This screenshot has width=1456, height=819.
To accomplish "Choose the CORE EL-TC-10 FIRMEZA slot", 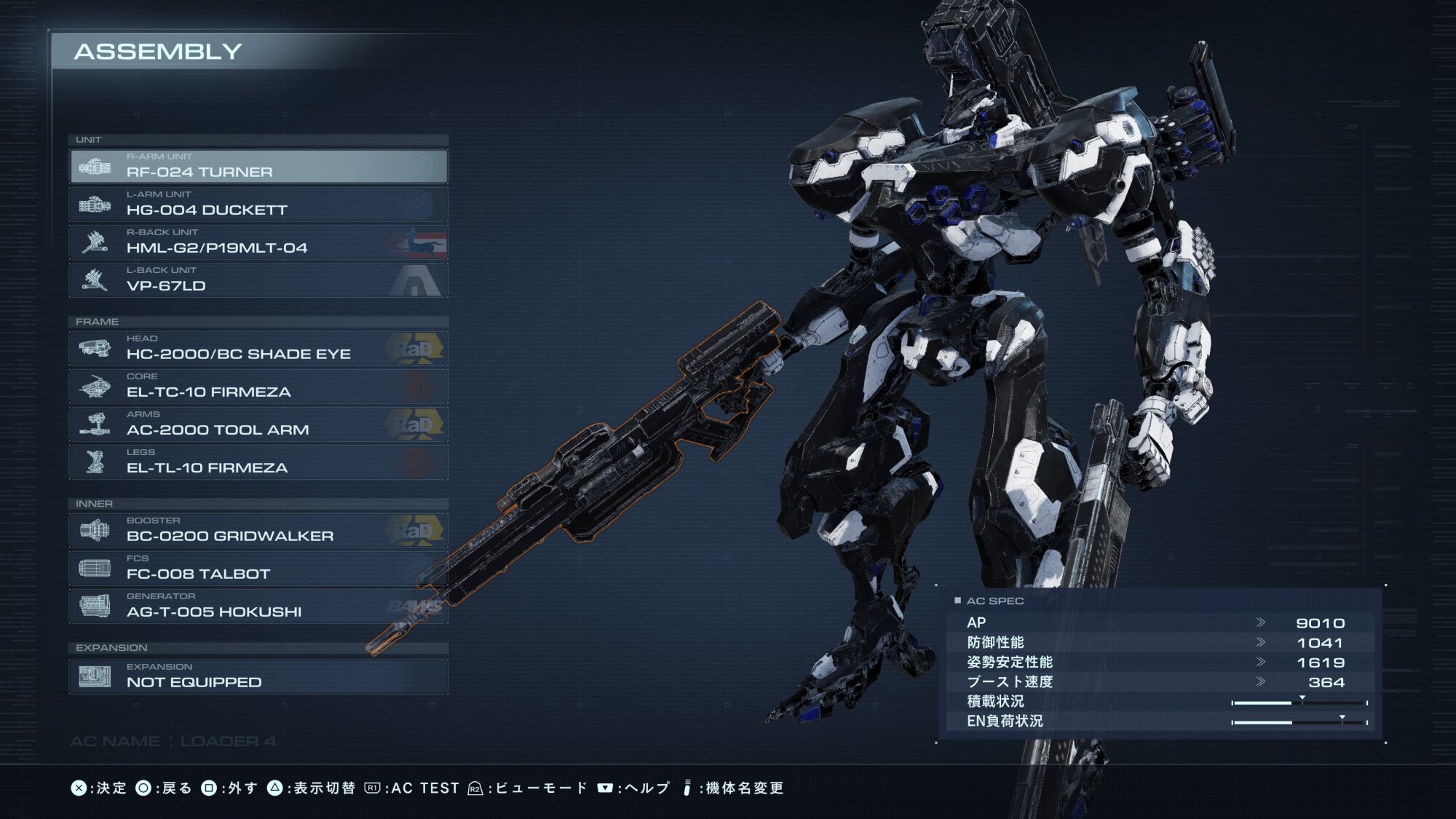I will (258, 387).
